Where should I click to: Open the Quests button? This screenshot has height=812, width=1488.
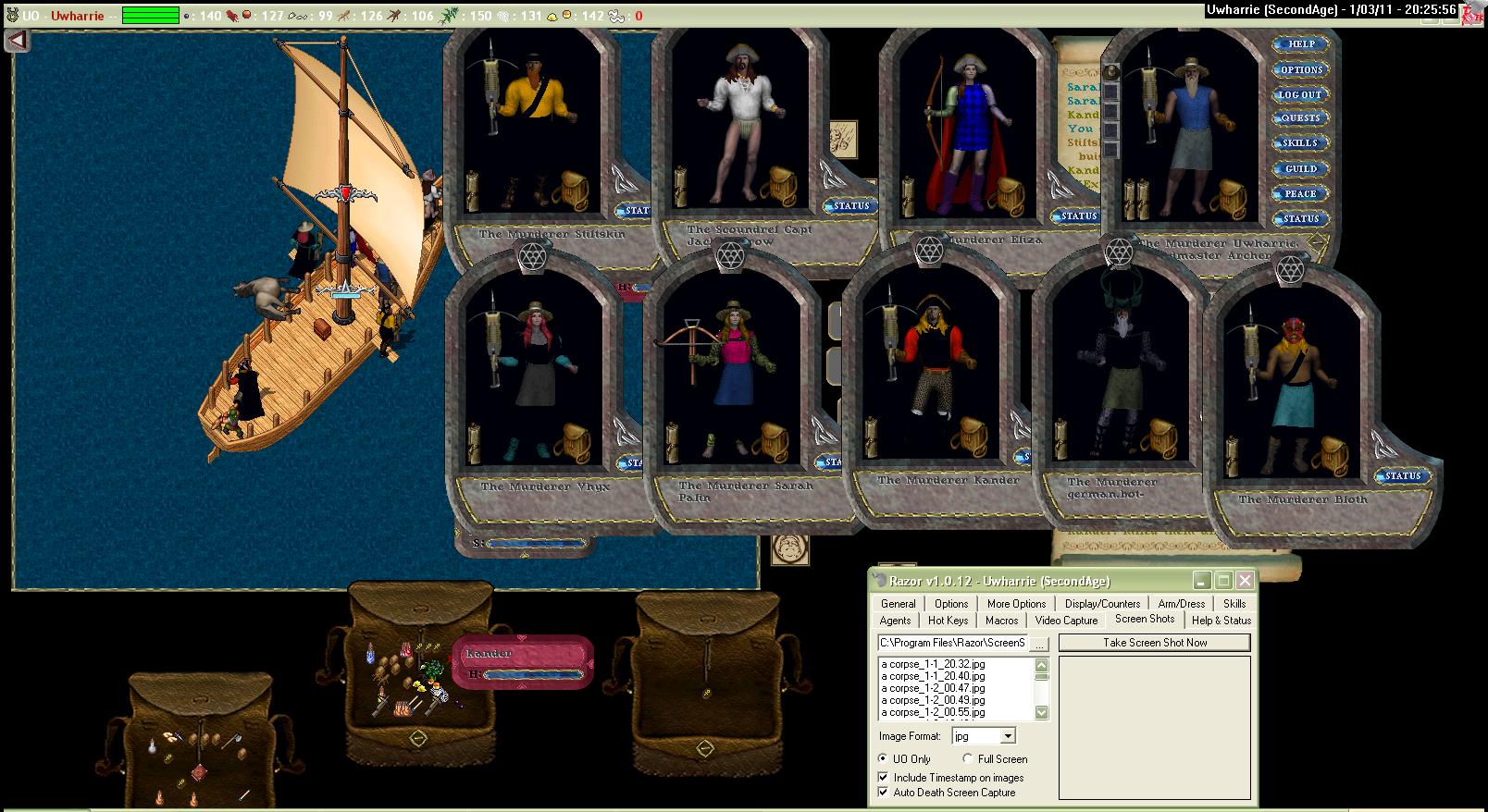tap(1300, 118)
